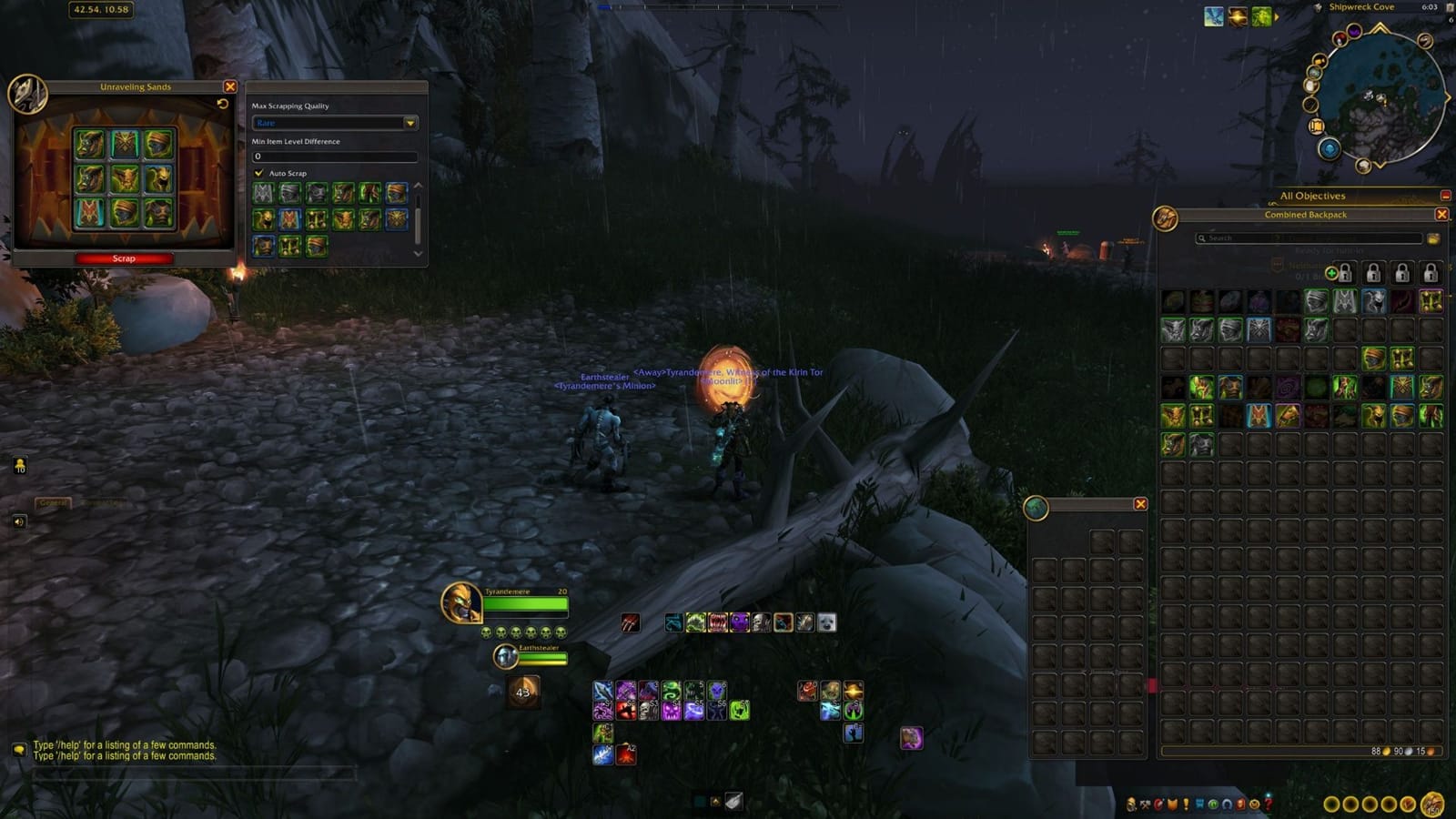Screen dimensions: 1456x819
Task: Mute chat with the speaker icon
Action: coord(22,523)
